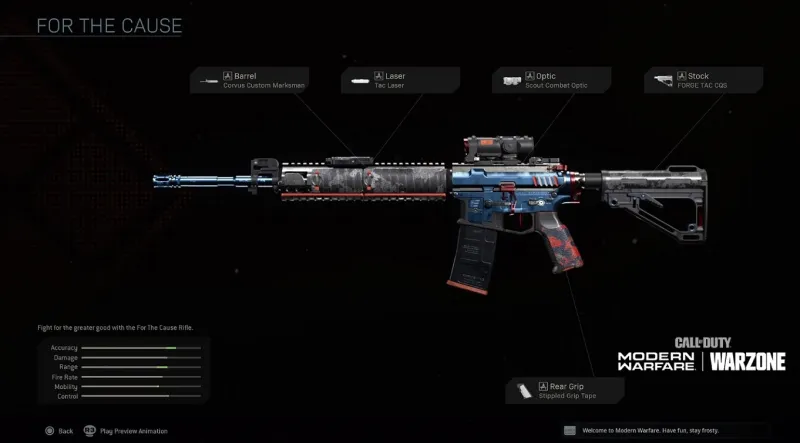Choose the Scout Combat Optic slot
Screen dimensions: 800x443
click(x=550, y=80)
